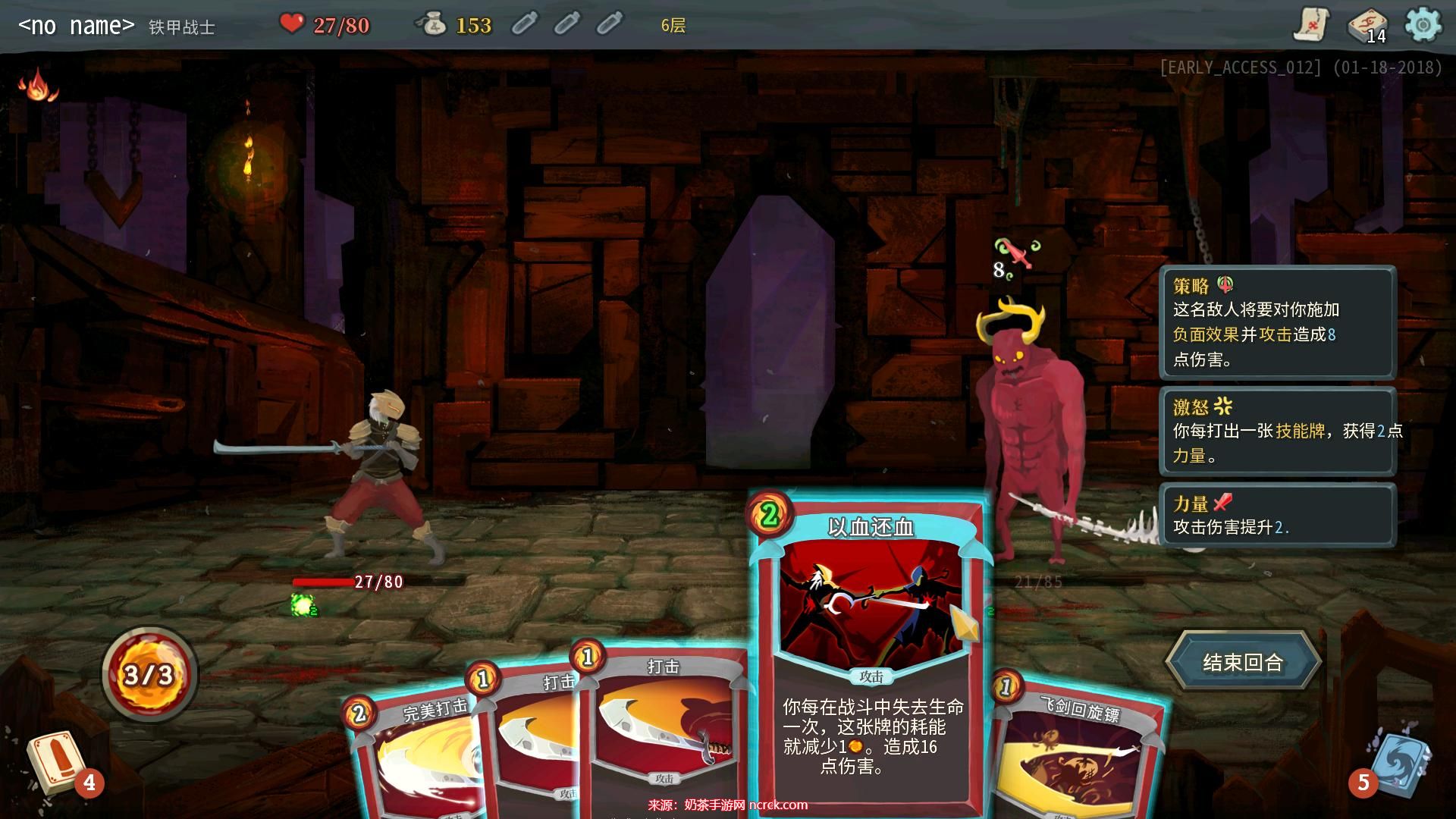Show the draw pile
The height and width of the screenshot is (819, 1456).
(55, 762)
